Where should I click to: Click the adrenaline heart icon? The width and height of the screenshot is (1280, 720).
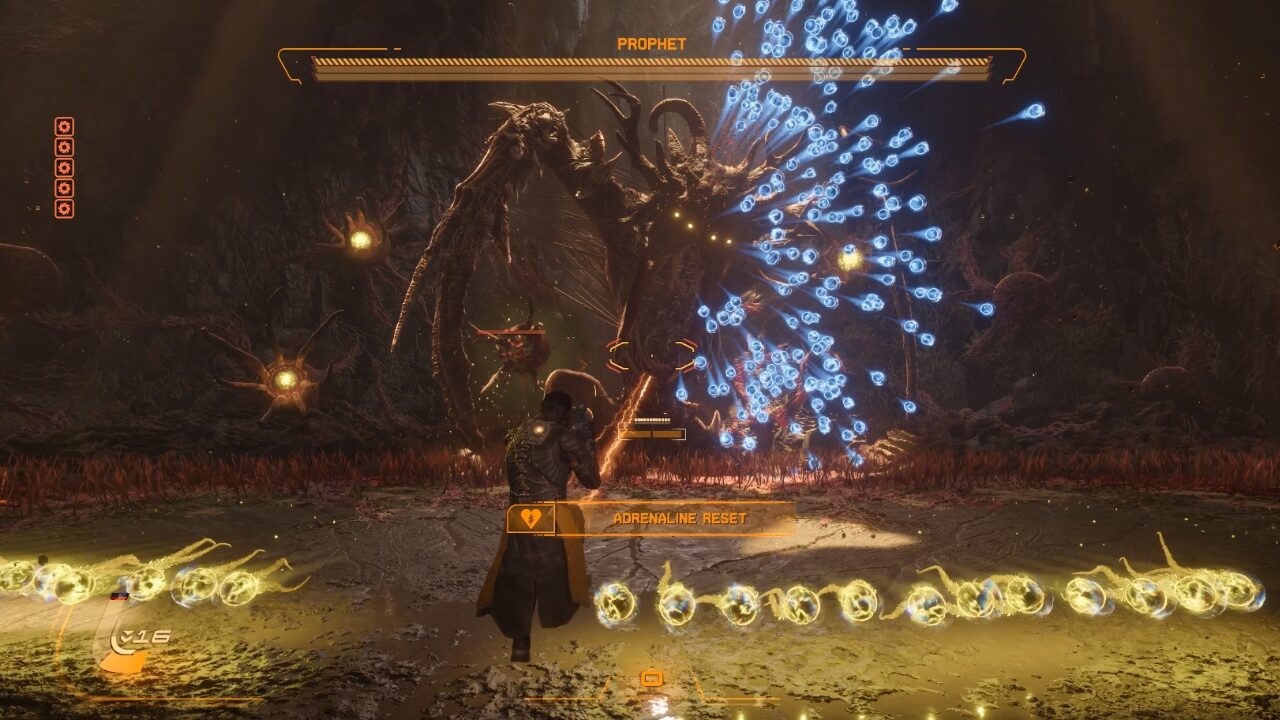click(x=530, y=518)
